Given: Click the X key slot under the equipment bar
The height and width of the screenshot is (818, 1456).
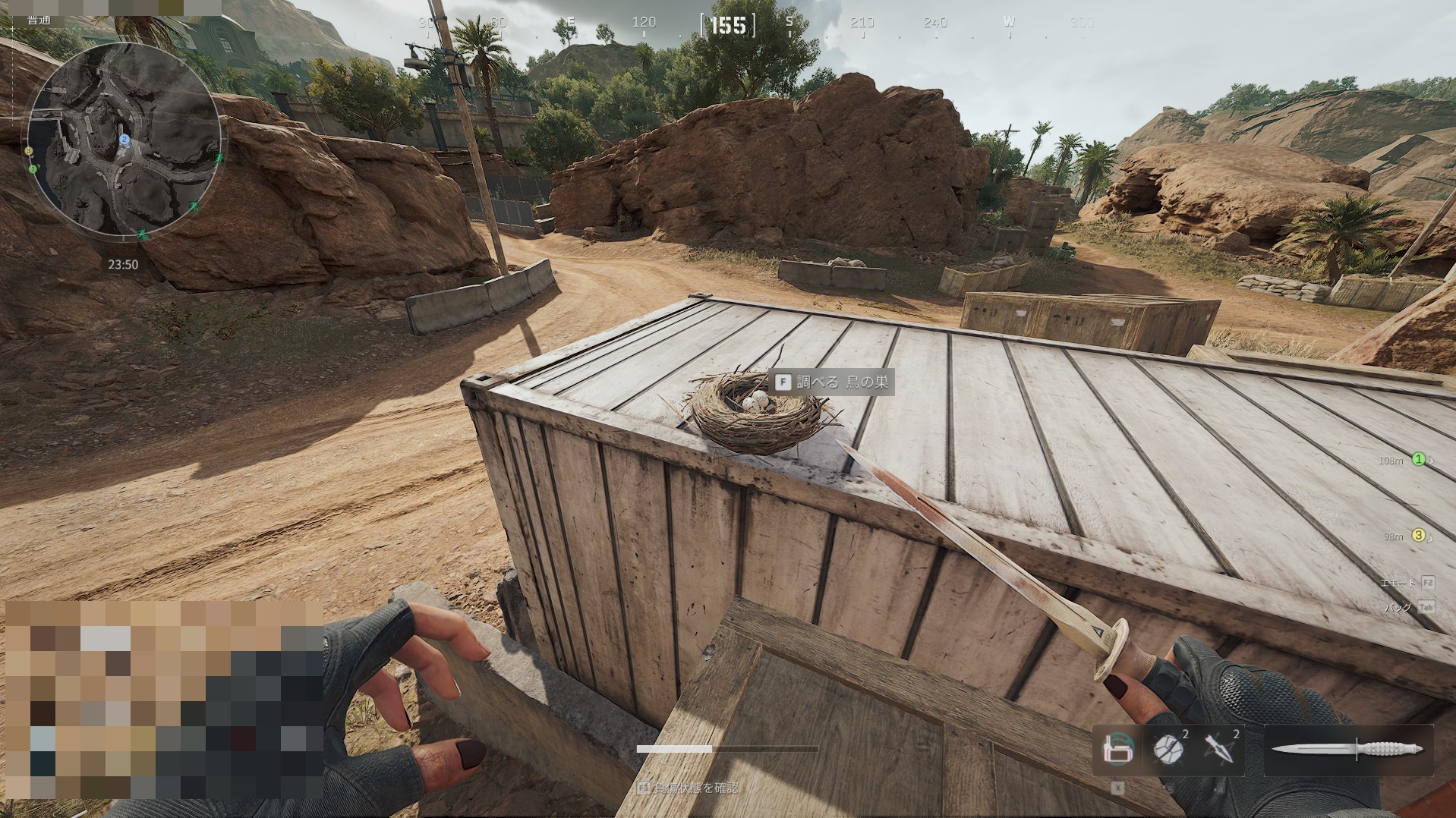Looking at the screenshot, I should click(1117, 786).
